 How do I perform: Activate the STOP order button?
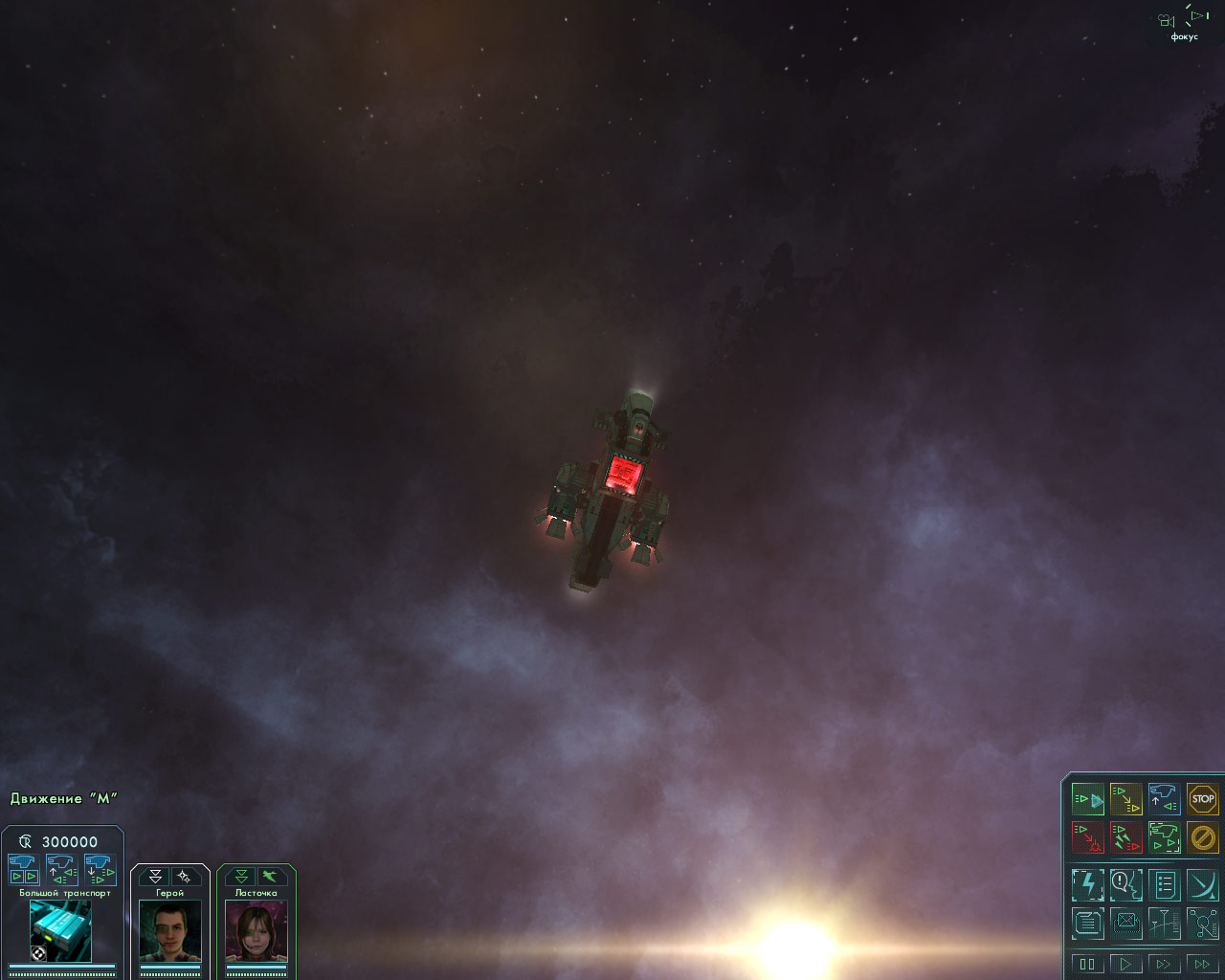[x=1202, y=799]
